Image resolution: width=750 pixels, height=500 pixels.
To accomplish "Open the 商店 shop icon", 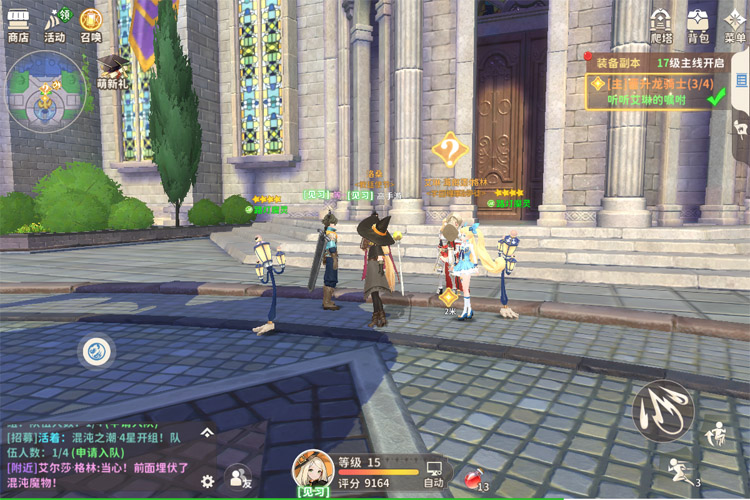I will coord(18,24).
